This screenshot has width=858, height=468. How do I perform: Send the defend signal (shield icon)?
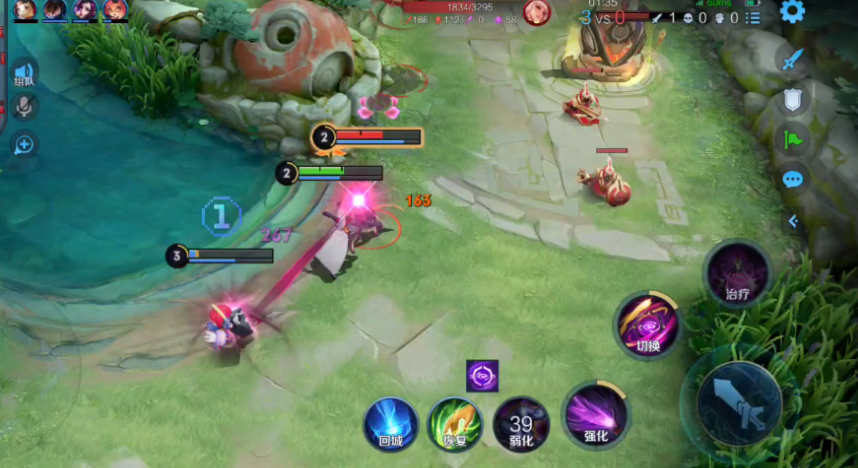coord(793,99)
